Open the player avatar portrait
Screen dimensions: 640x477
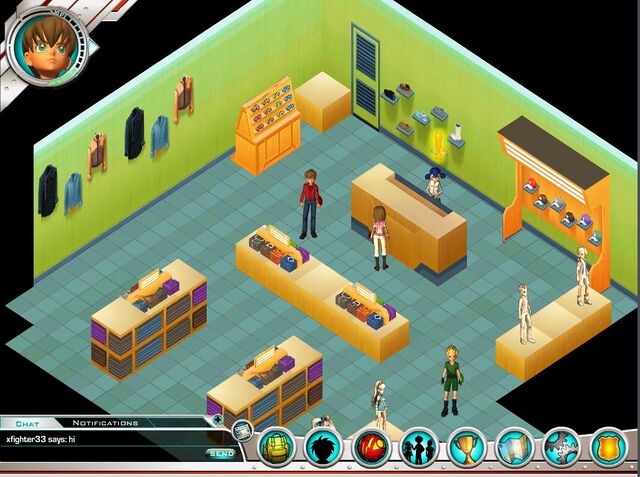click(x=47, y=45)
